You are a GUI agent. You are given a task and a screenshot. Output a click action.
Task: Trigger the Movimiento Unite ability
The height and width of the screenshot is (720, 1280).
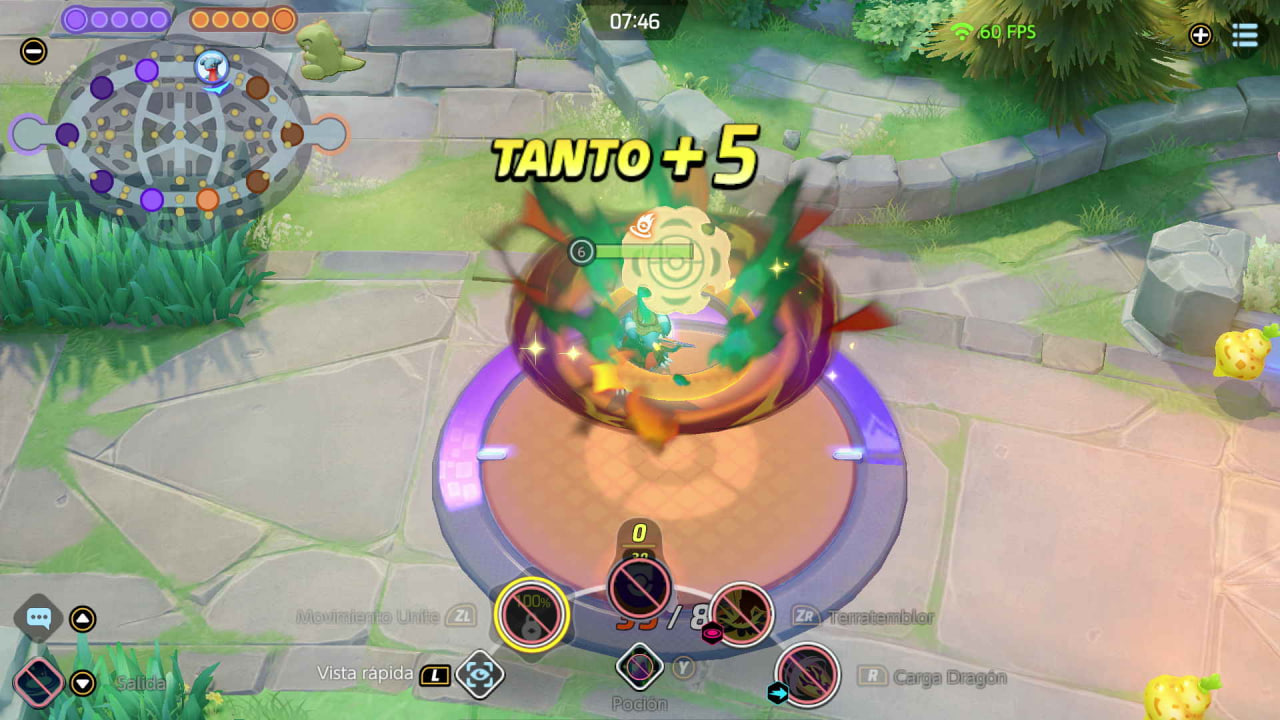532,614
